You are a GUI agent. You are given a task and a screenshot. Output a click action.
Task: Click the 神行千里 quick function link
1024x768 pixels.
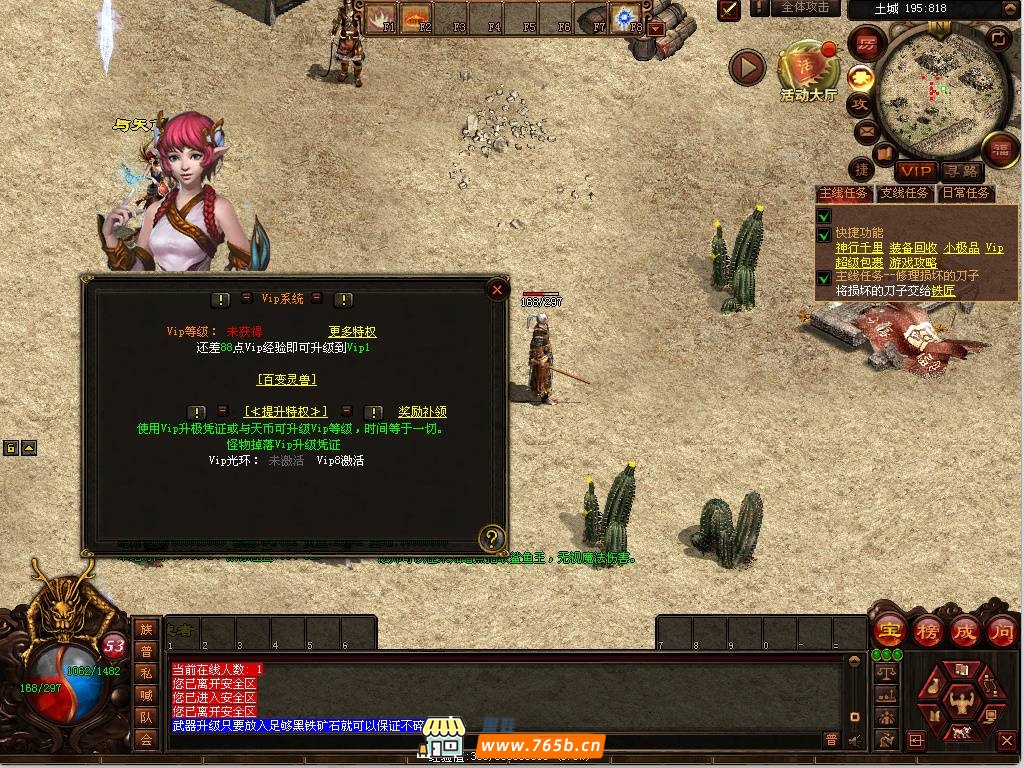(x=859, y=248)
